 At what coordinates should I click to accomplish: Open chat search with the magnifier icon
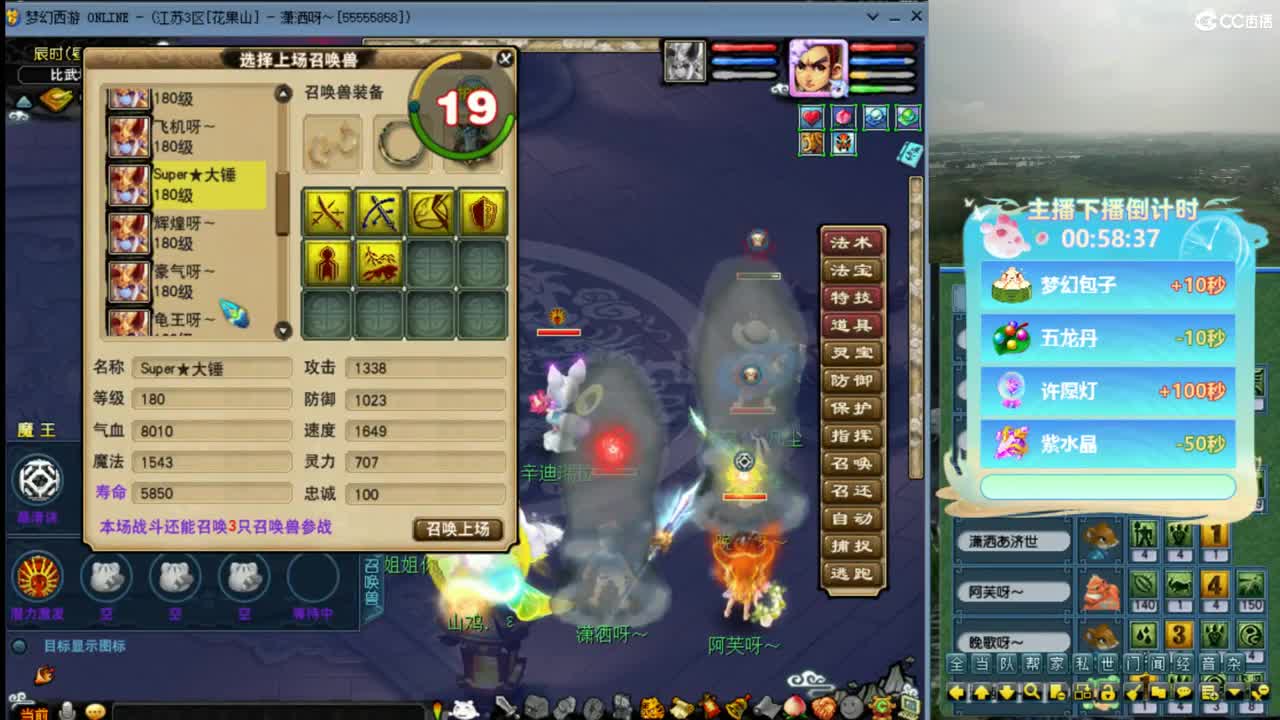click(x=1030, y=692)
